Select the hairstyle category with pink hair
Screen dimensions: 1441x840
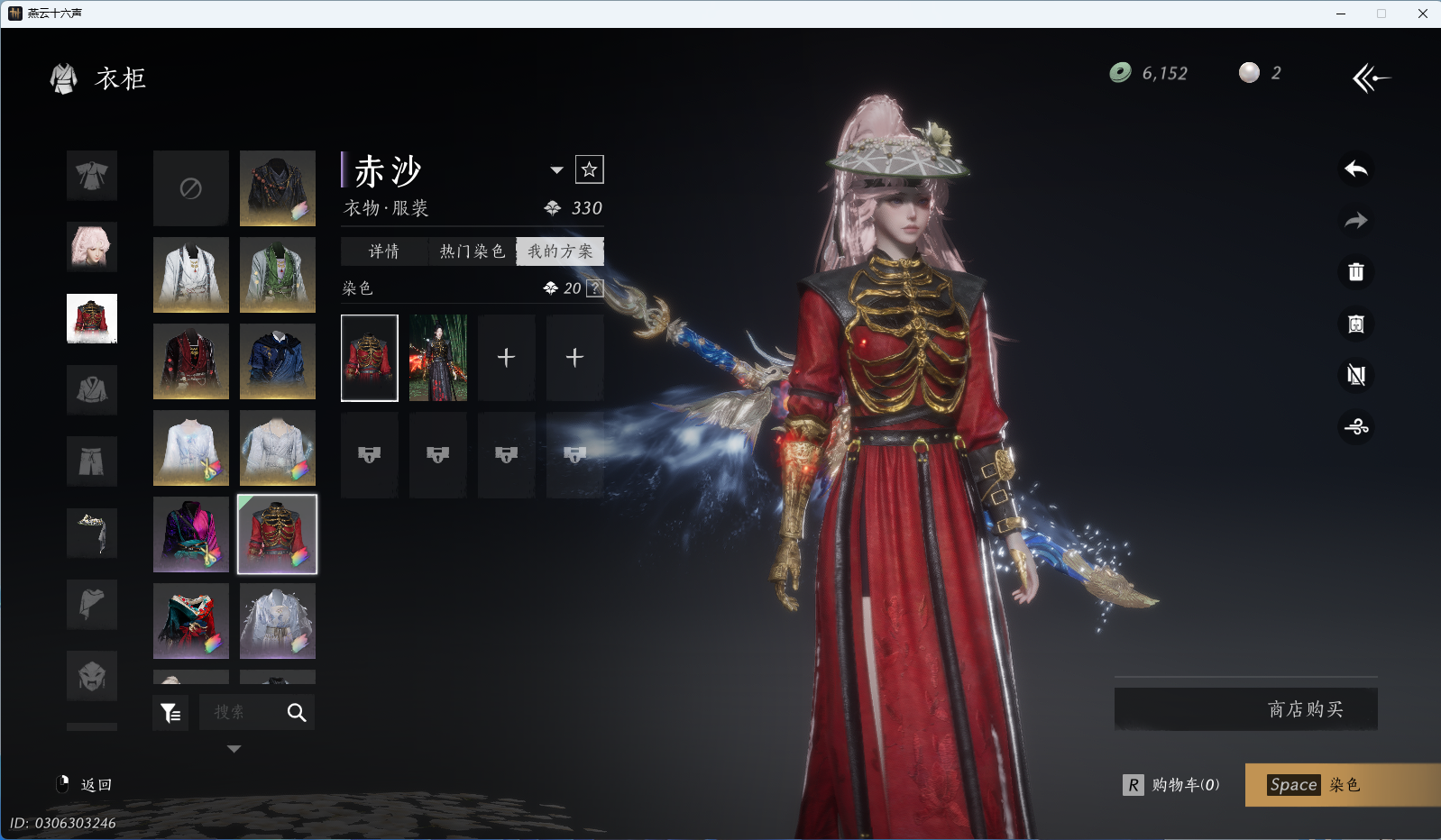[x=92, y=246]
